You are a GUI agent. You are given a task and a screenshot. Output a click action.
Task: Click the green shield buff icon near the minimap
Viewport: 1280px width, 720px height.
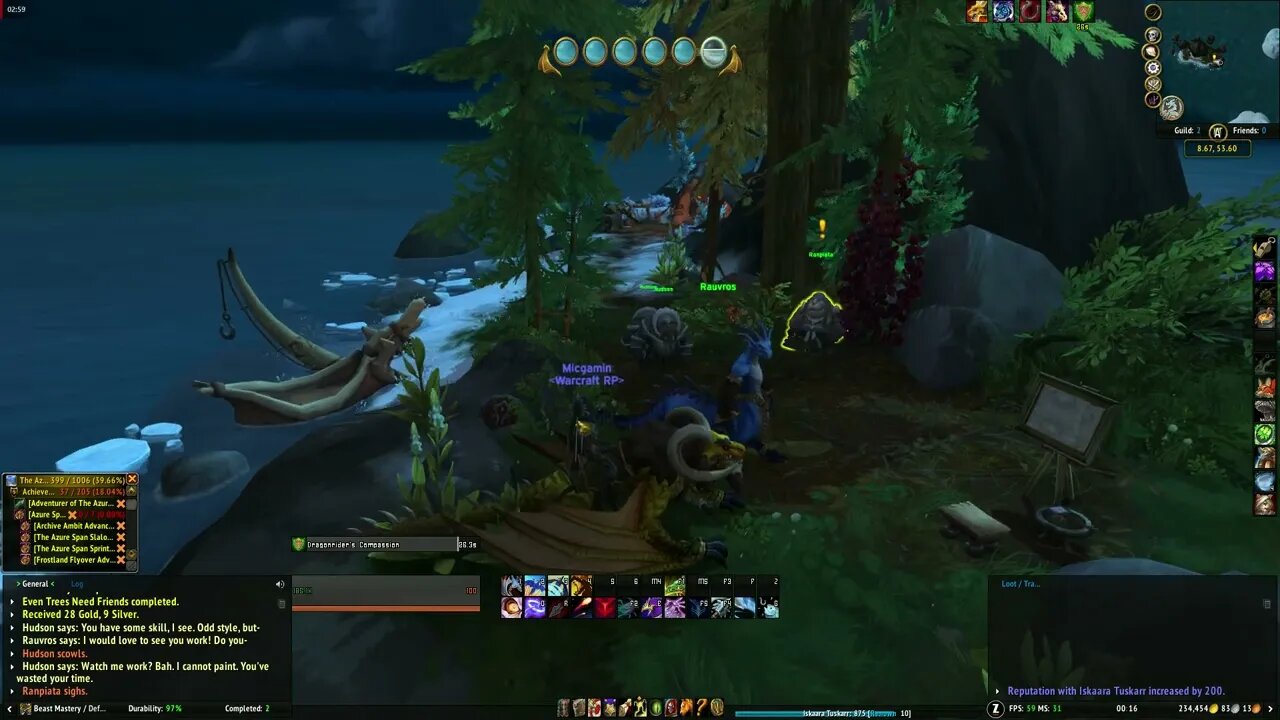[1083, 11]
